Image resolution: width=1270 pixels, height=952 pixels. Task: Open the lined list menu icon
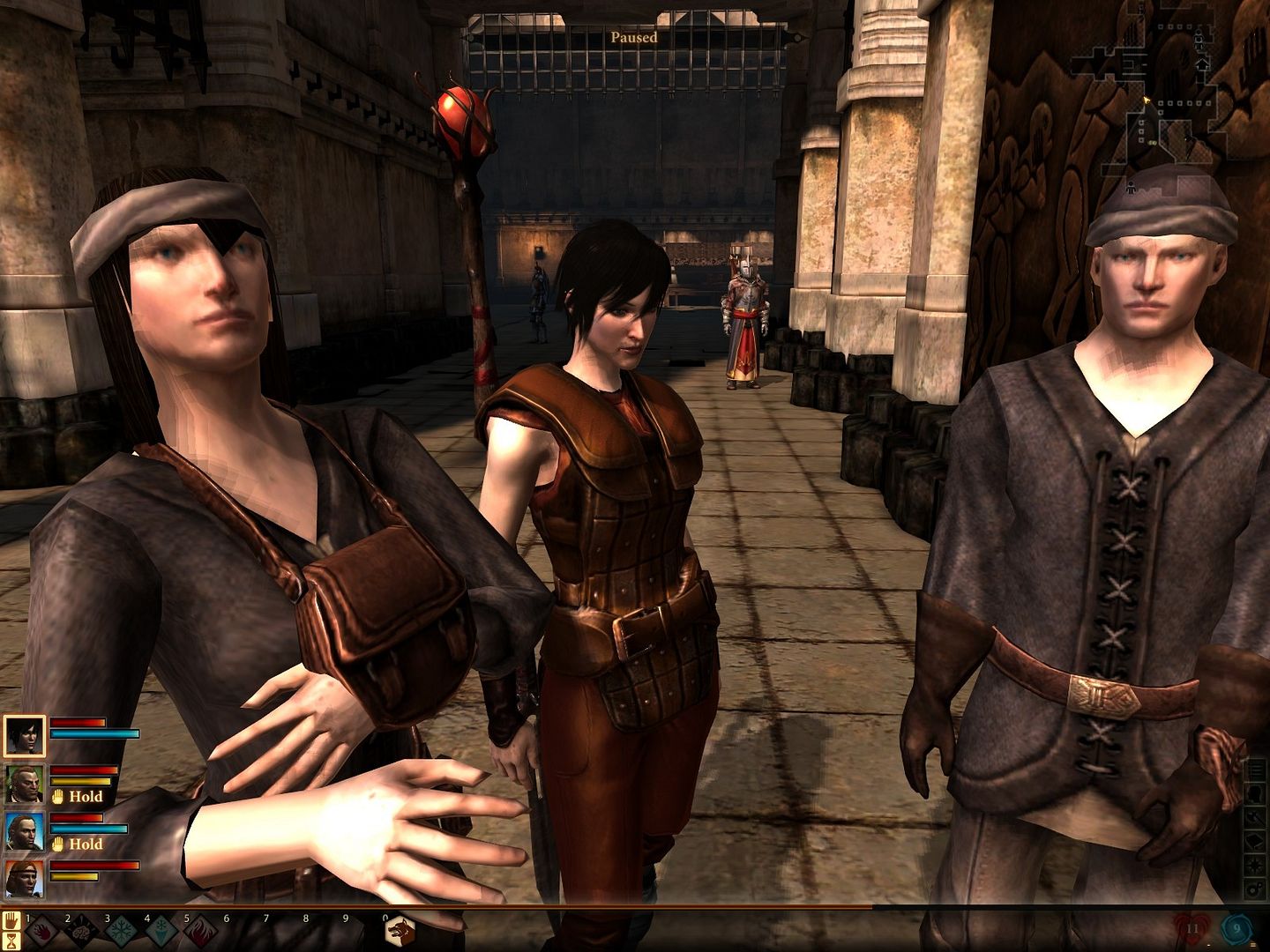[x=1254, y=770]
